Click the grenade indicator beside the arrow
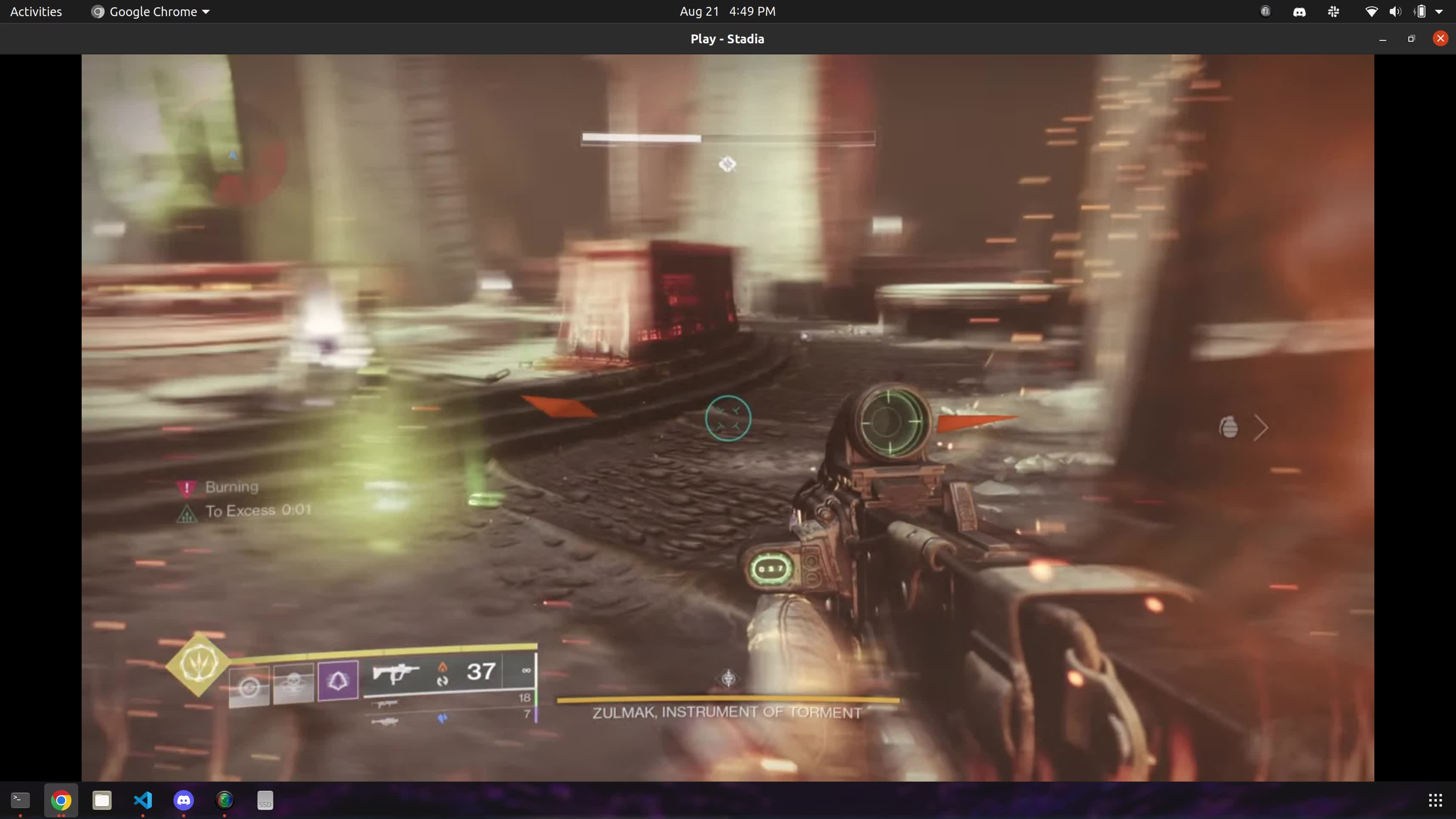Viewport: 1456px width, 819px height. (x=1229, y=427)
